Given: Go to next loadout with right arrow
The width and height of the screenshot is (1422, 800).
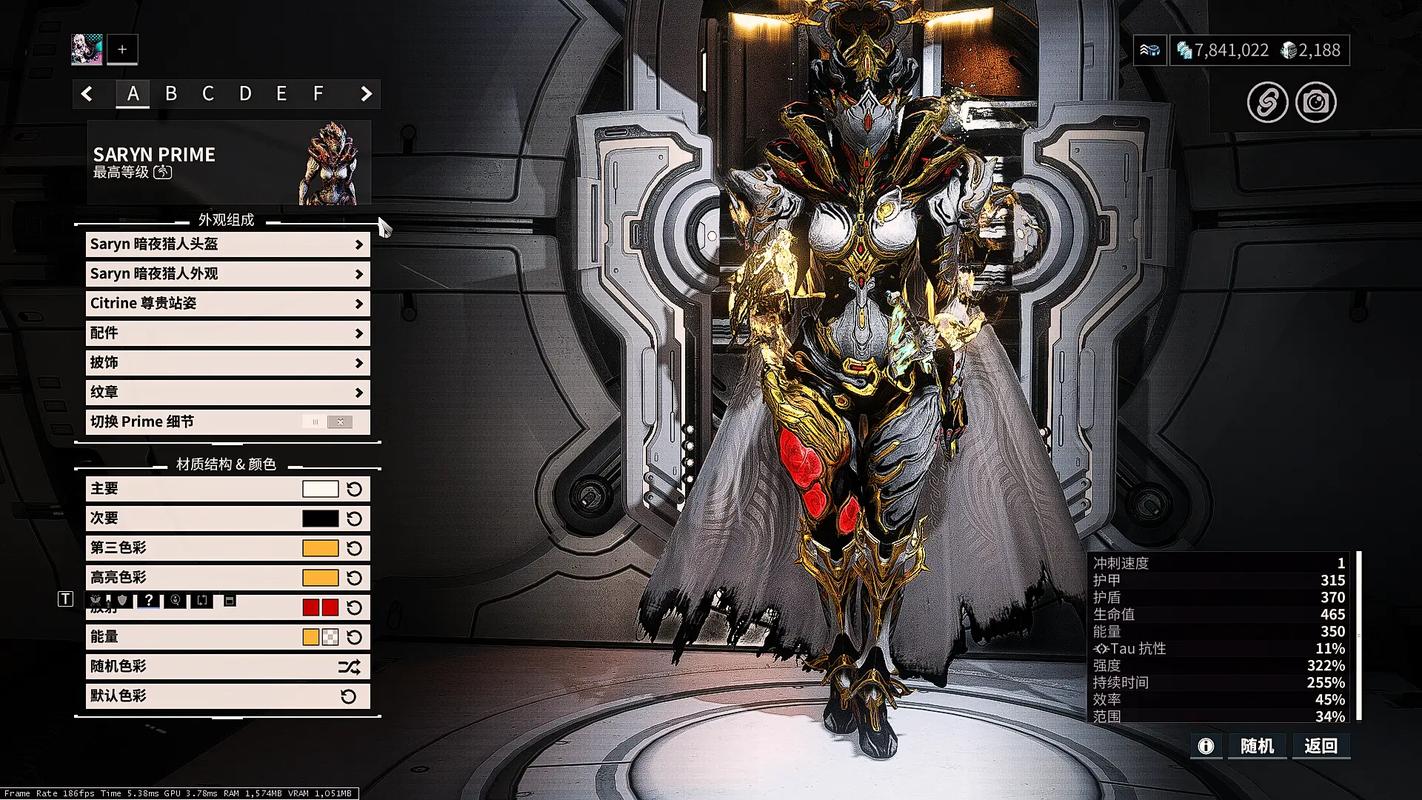Looking at the screenshot, I should click(366, 94).
